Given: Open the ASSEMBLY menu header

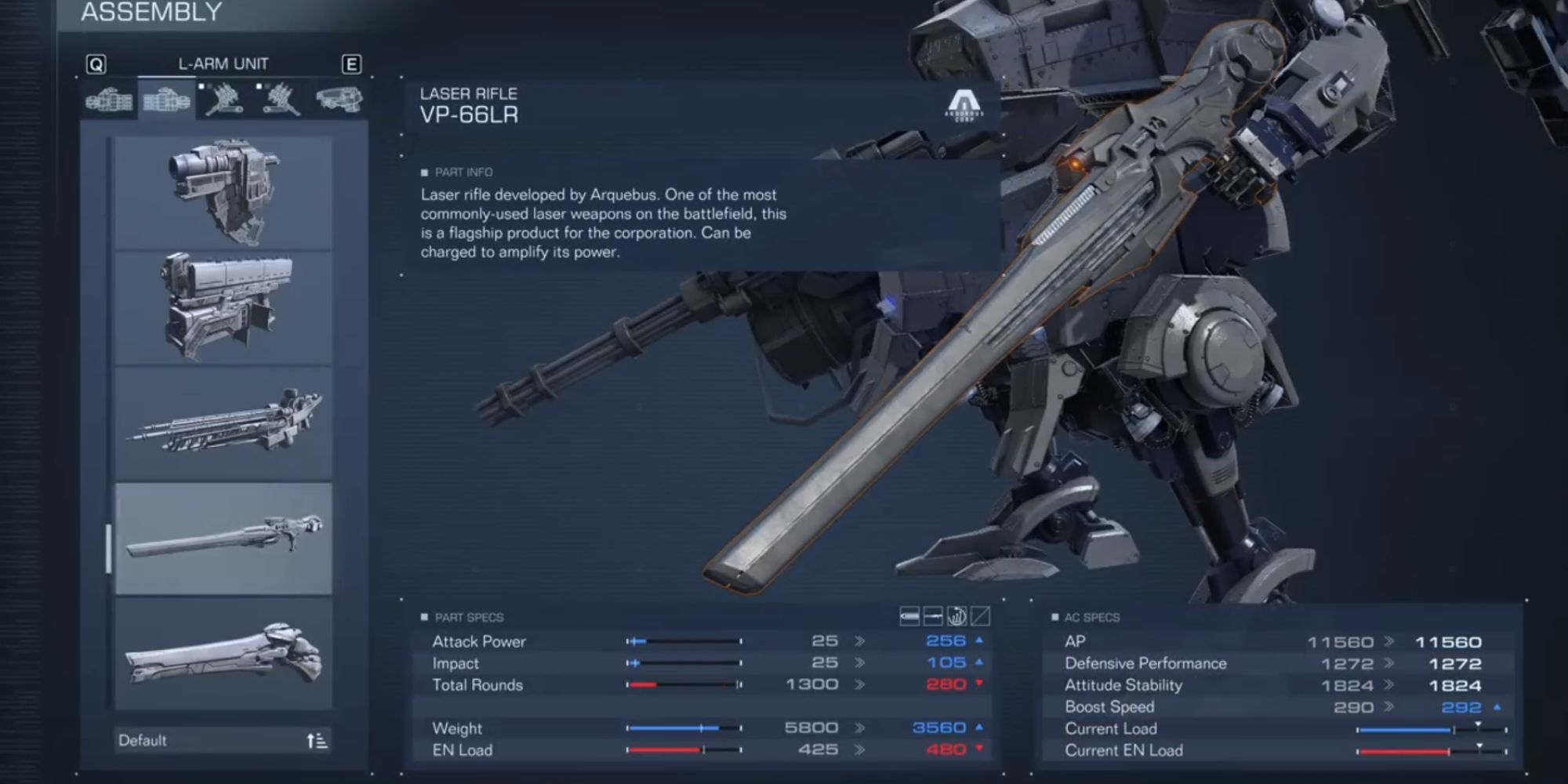Looking at the screenshot, I should point(153,13).
